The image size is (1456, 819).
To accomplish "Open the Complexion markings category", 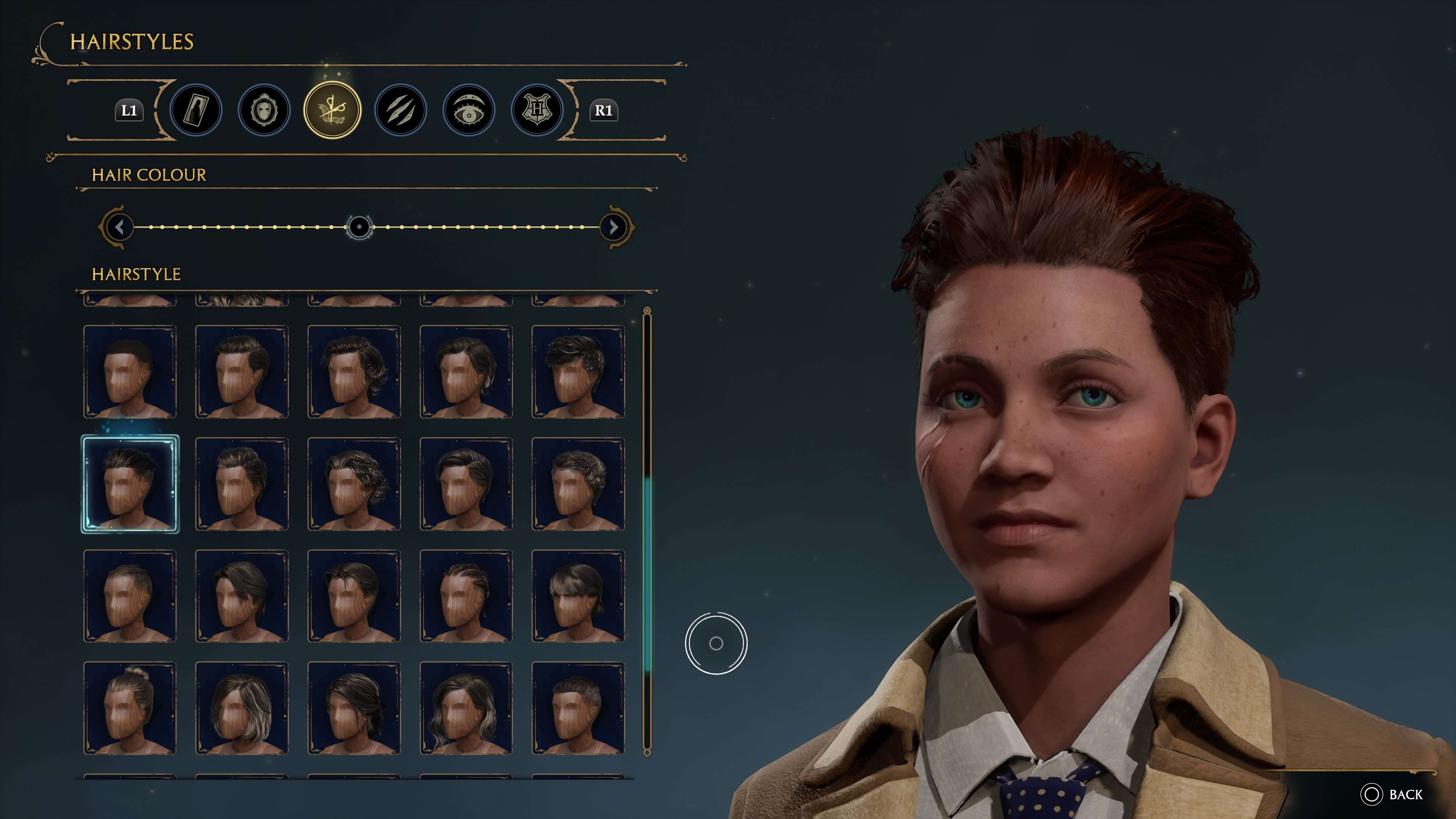I will tap(400, 110).
